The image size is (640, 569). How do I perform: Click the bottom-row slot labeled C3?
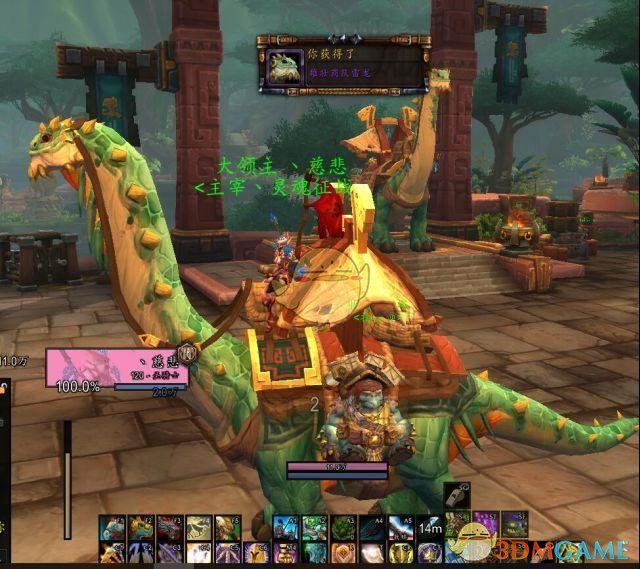tap(170, 553)
